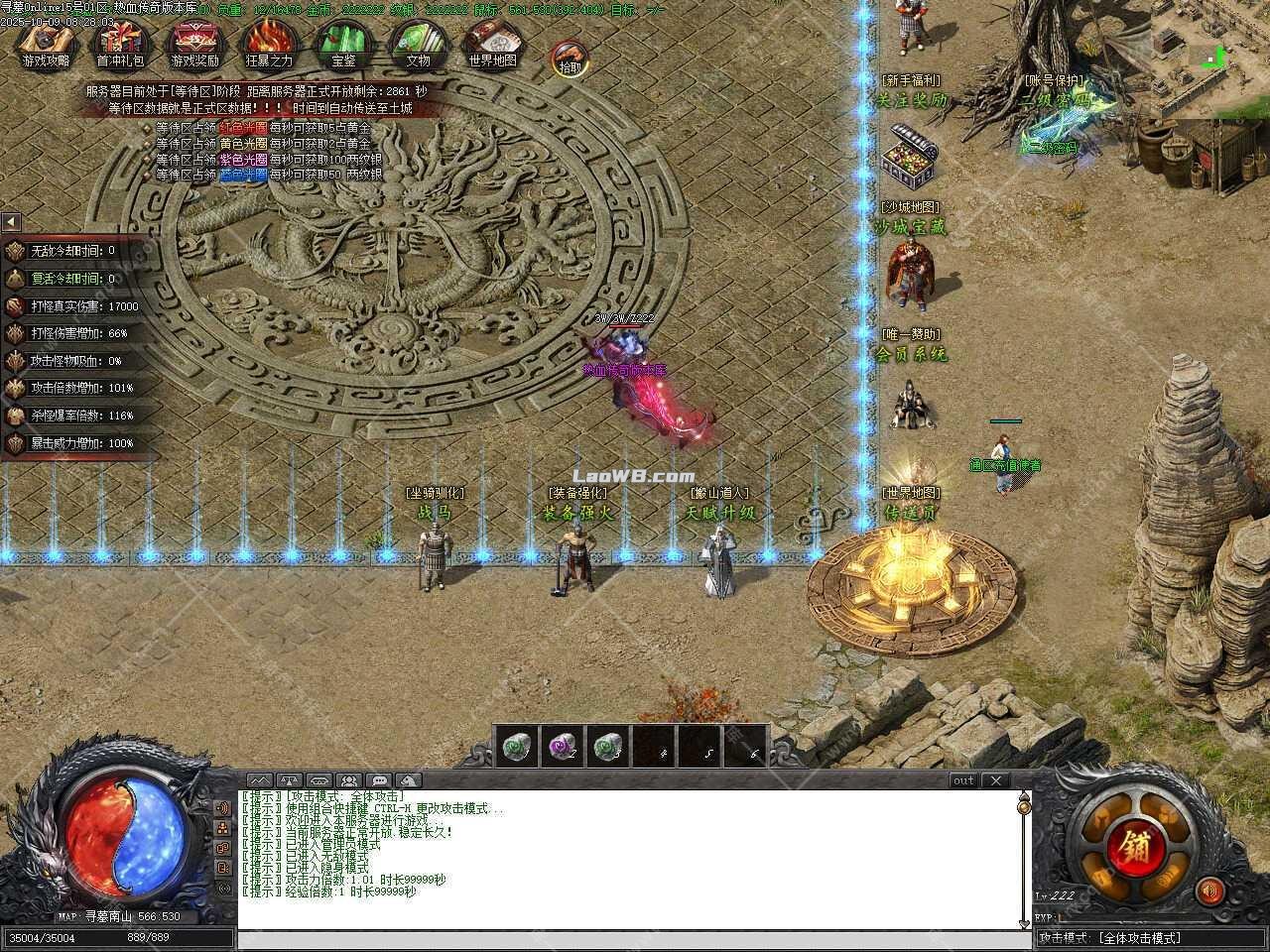Activate the 狂暴之力 flame icon
This screenshot has height=952, width=1270.
click(x=269, y=44)
